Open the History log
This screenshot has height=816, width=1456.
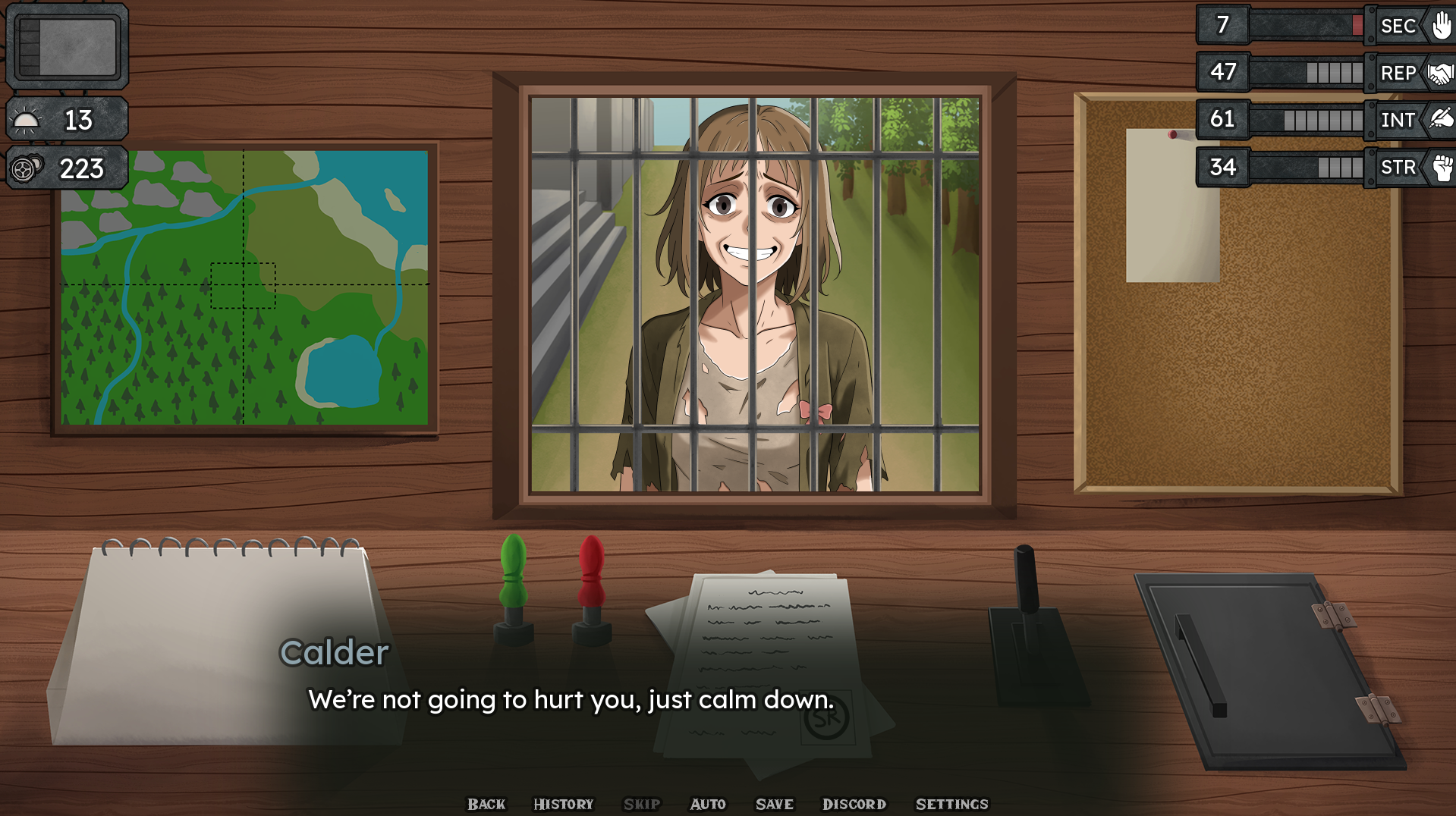click(563, 804)
